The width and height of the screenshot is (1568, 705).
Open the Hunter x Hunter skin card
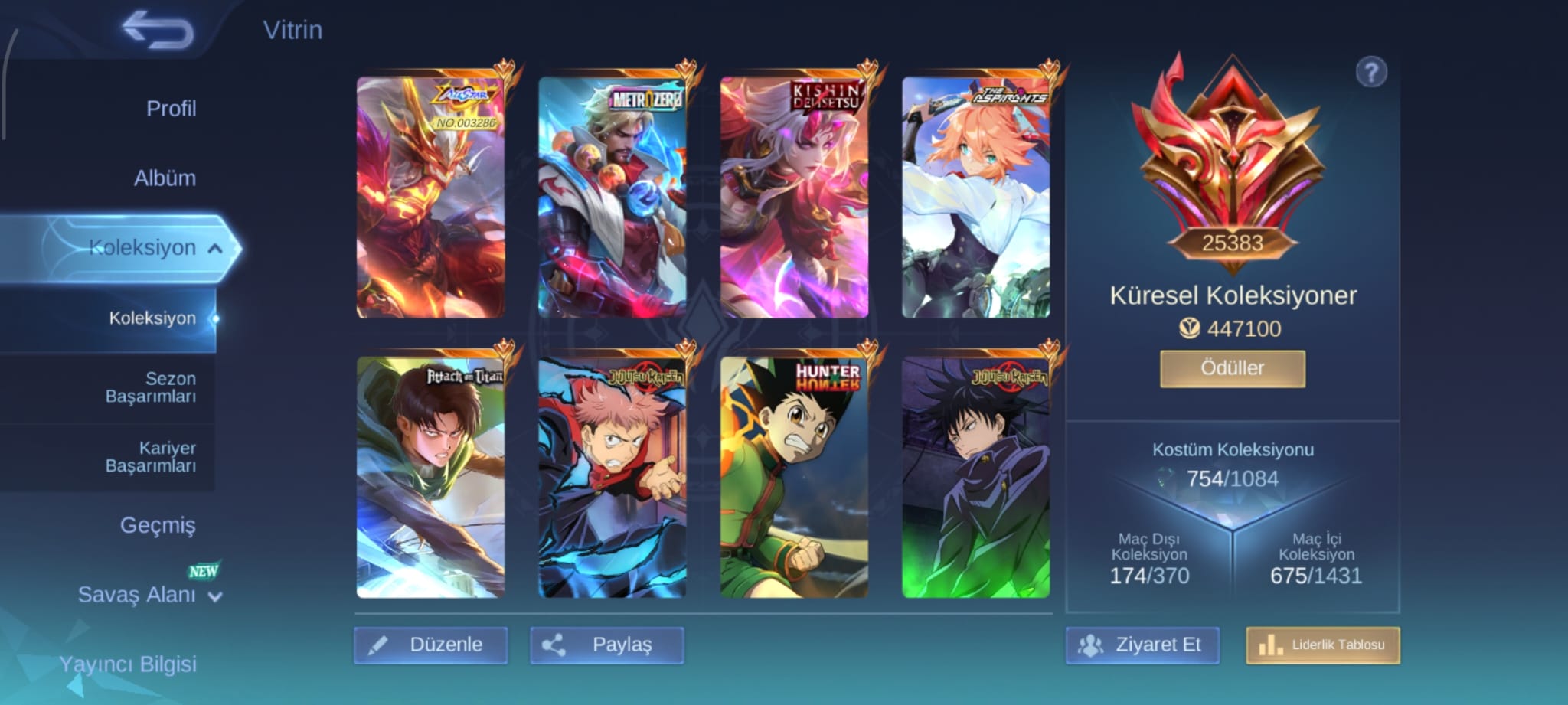click(x=794, y=477)
